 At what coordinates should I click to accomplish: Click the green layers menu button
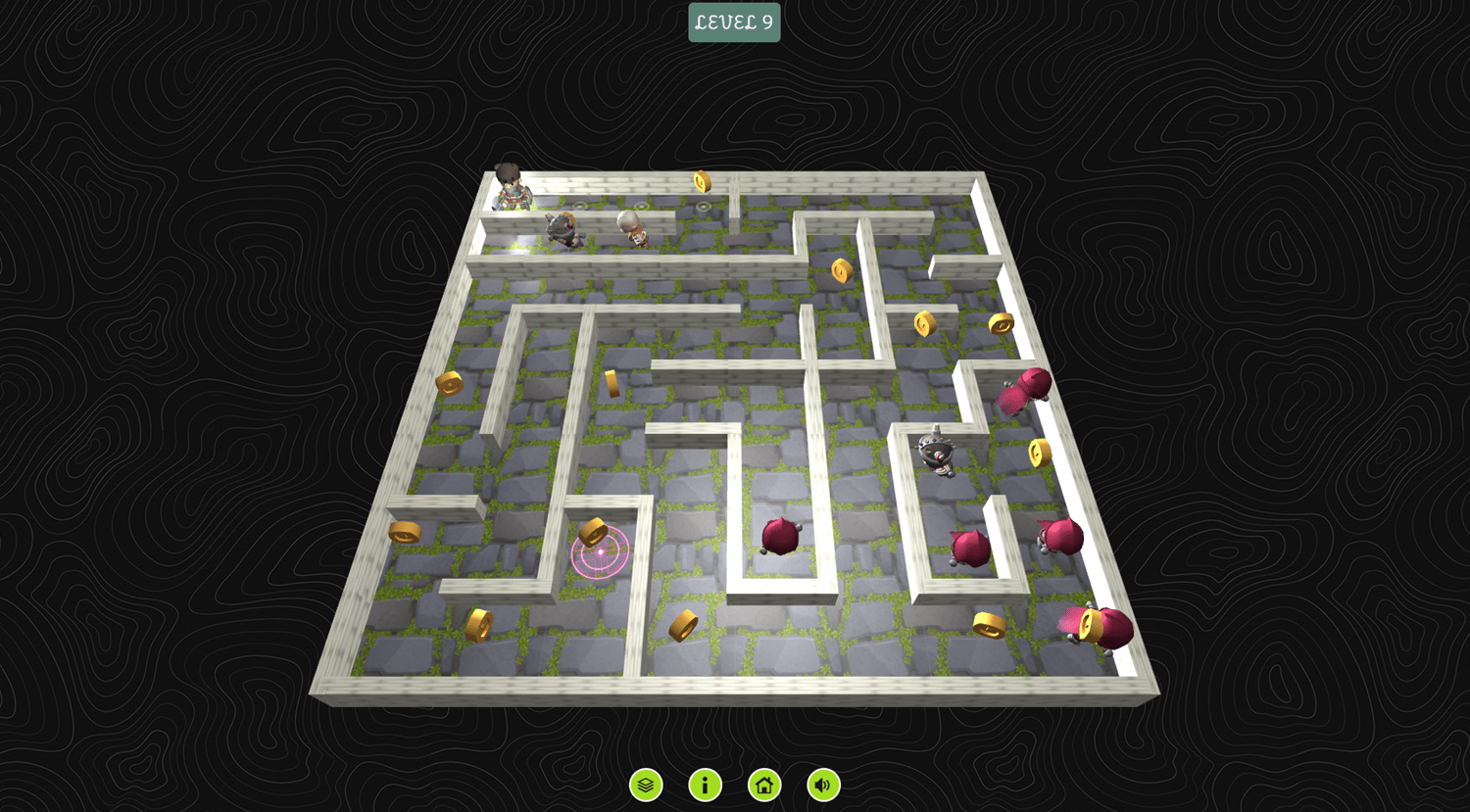coord(645,785)
